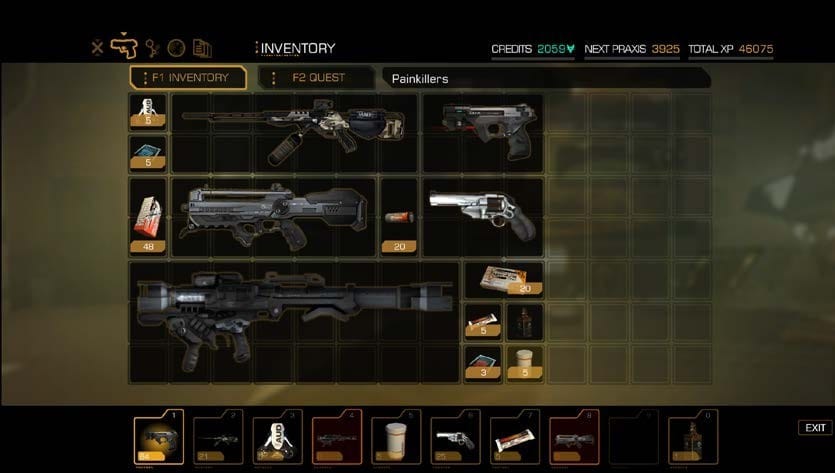
Task: Select the orange ammo box with 20
Action: pyautogui.click(x=503, y=279)
